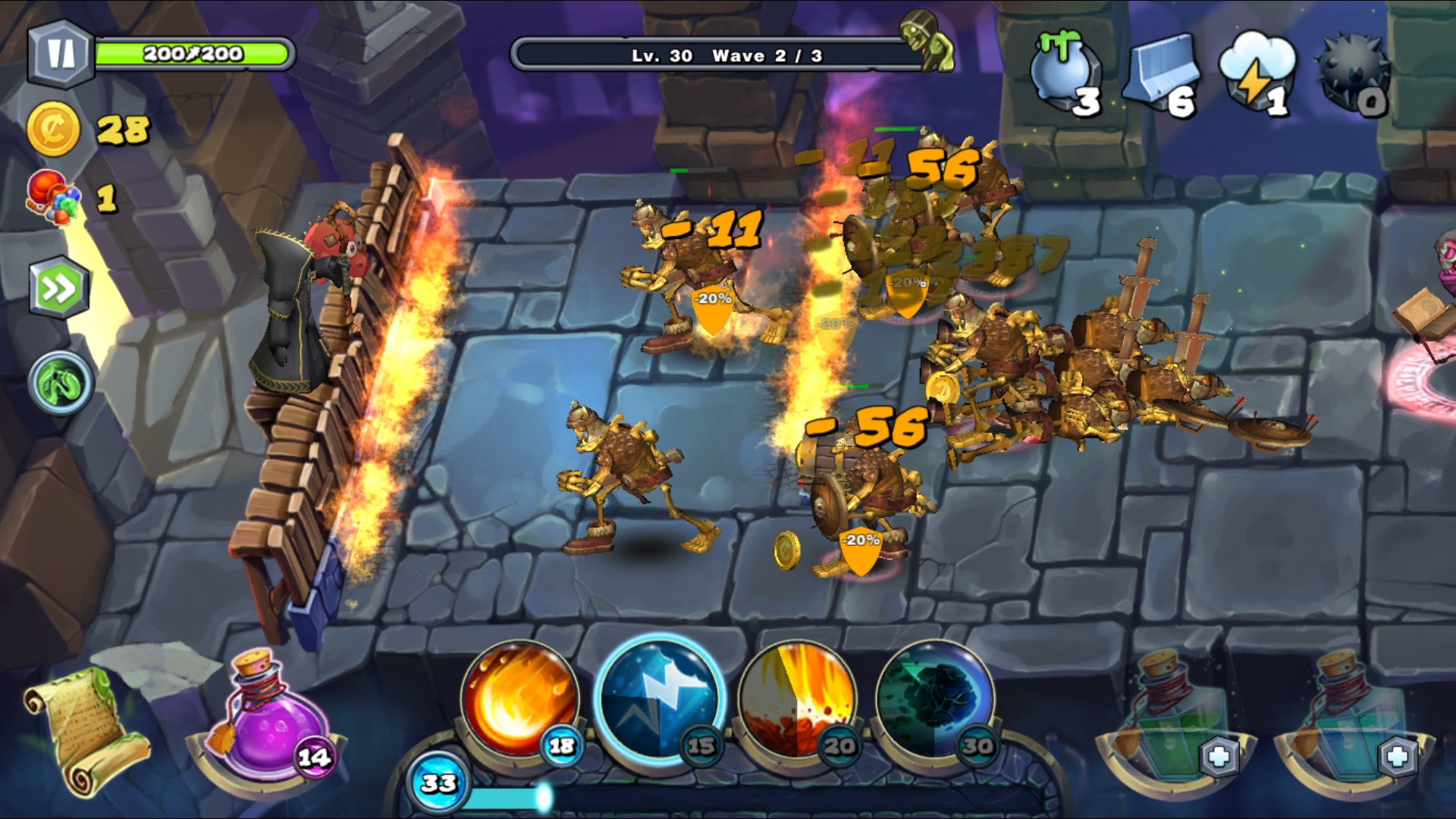This screenshot has width=1456, height=819.
Task: Pause the game with the pause button
Action: [x=60, y=54]
